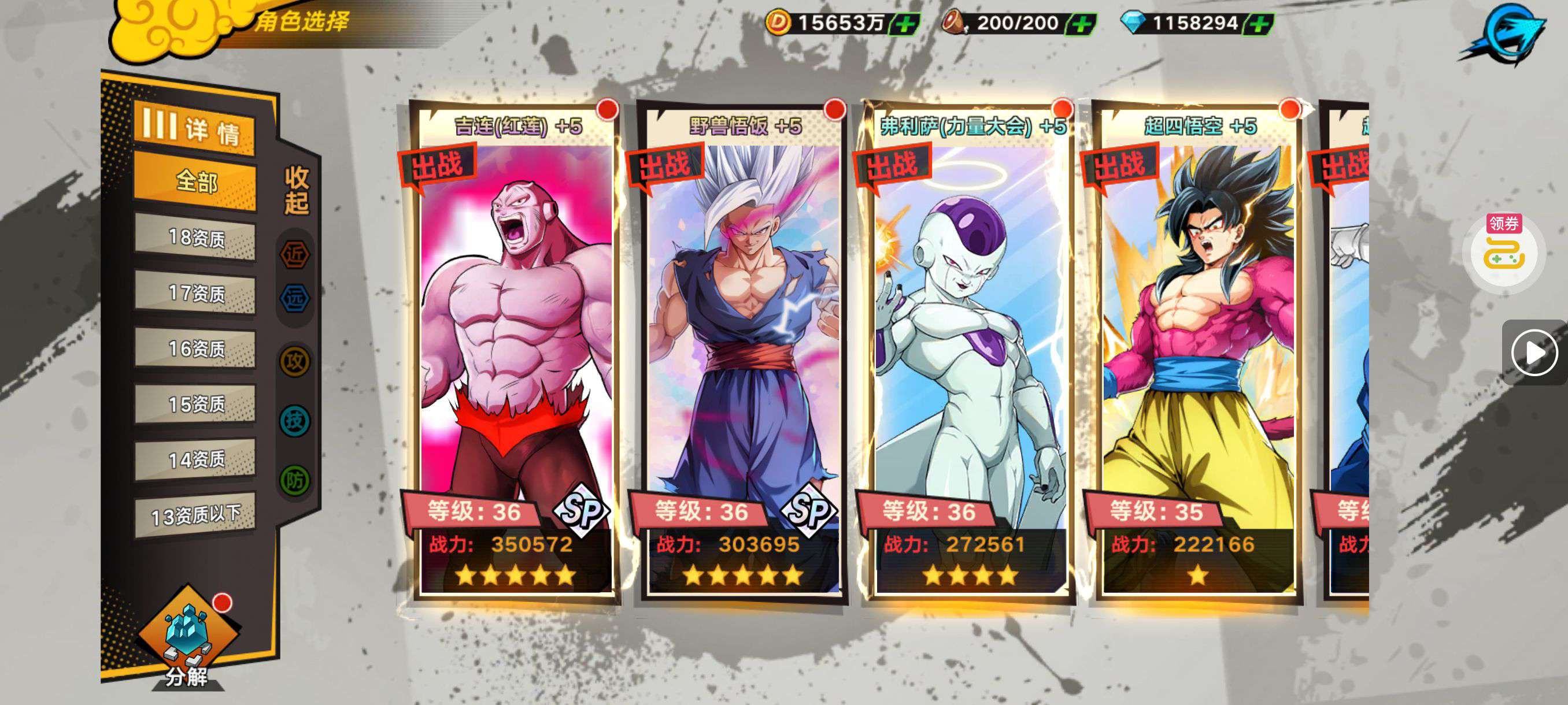
Task: Toggle the 攻 attack type filter
Action: point(295,362)
